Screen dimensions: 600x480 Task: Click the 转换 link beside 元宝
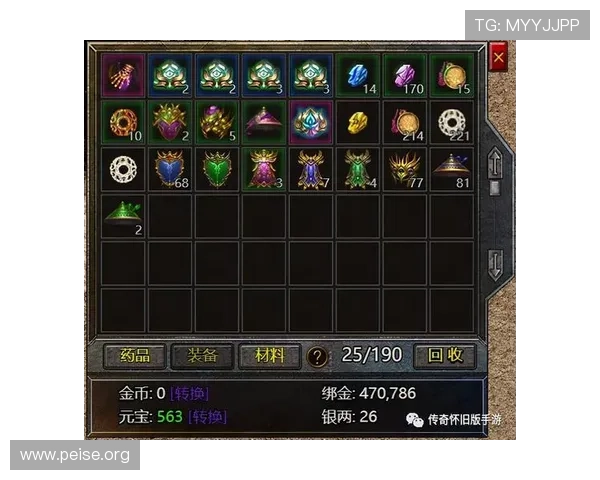207,416
